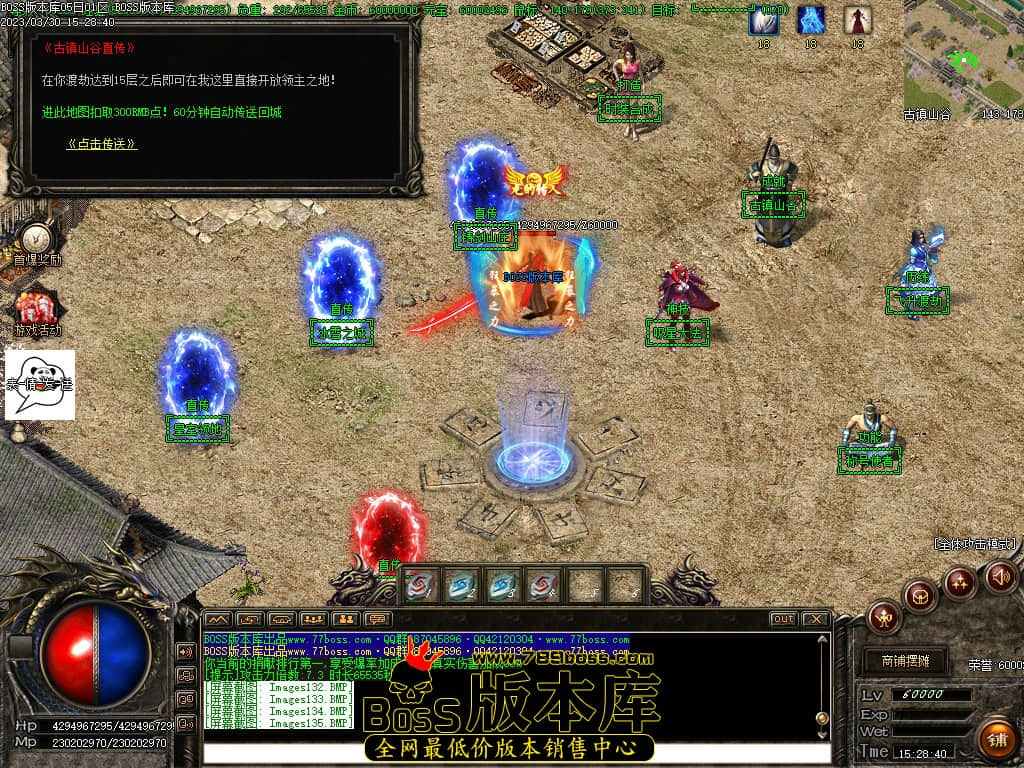Click the round orange 铺 shop button
The image size is (1024, 768).
click(x=995, y=739)
